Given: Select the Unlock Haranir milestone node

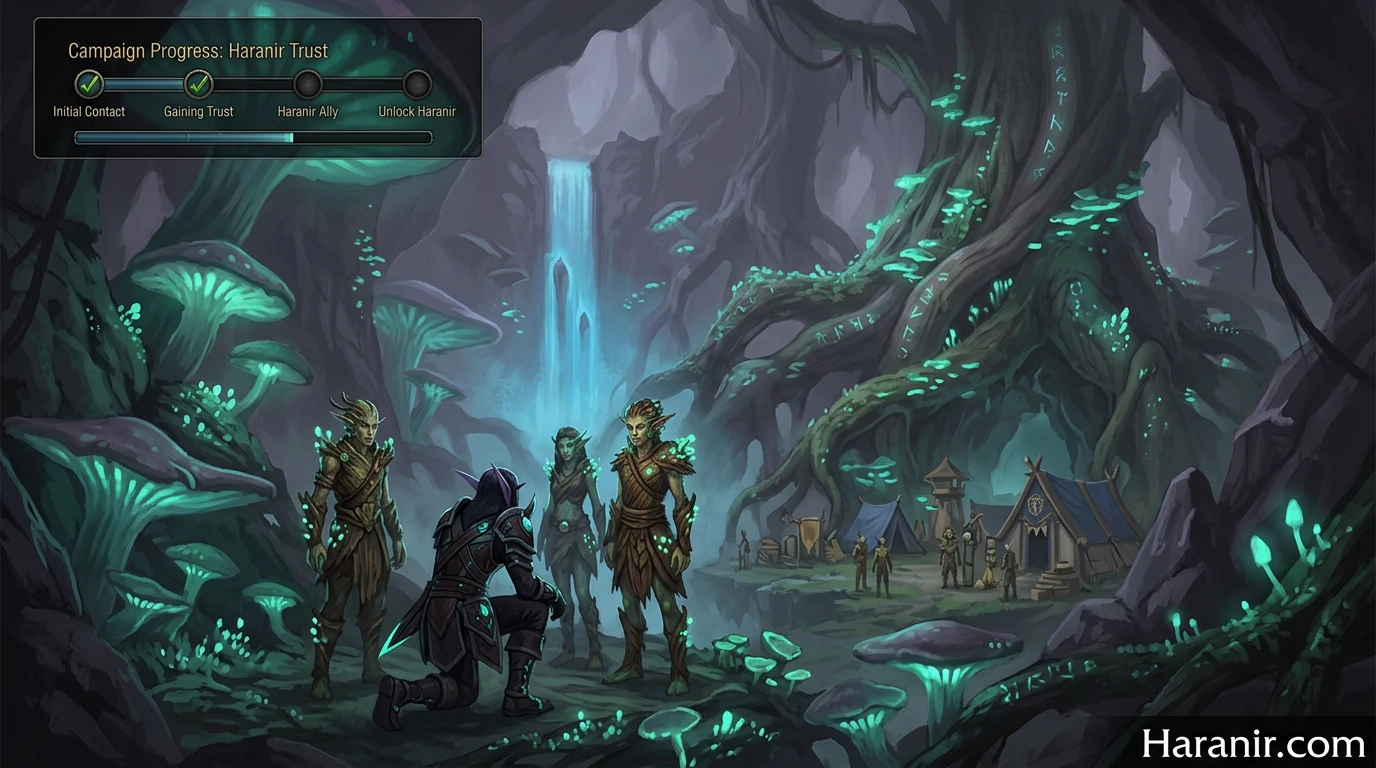Looking at the screenshot, I should point(416,85).
